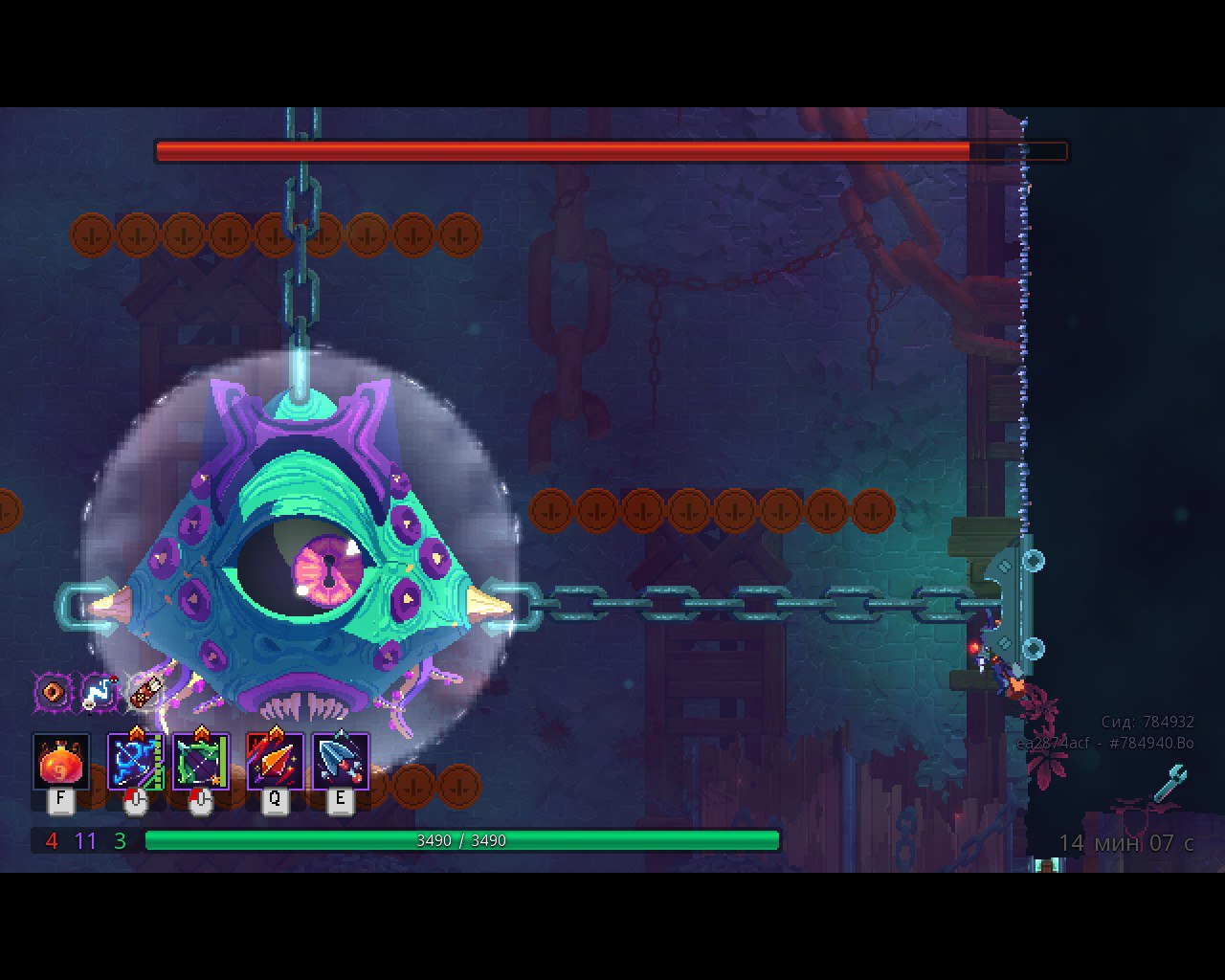
Task: Activate the orange arrowhead skill
Action: [276, 763]
